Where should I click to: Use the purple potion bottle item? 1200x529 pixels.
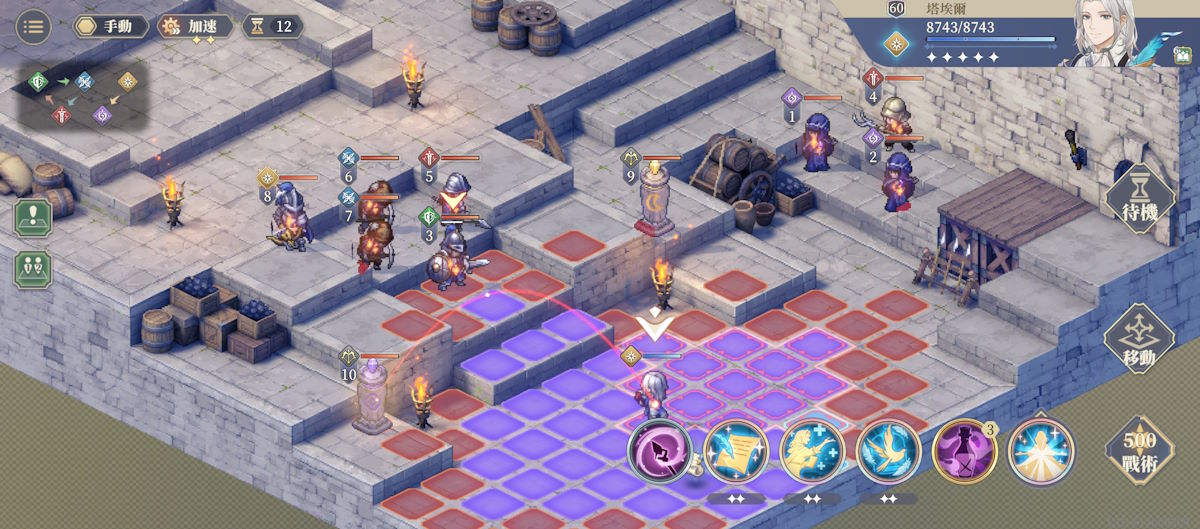coord(964,452)
